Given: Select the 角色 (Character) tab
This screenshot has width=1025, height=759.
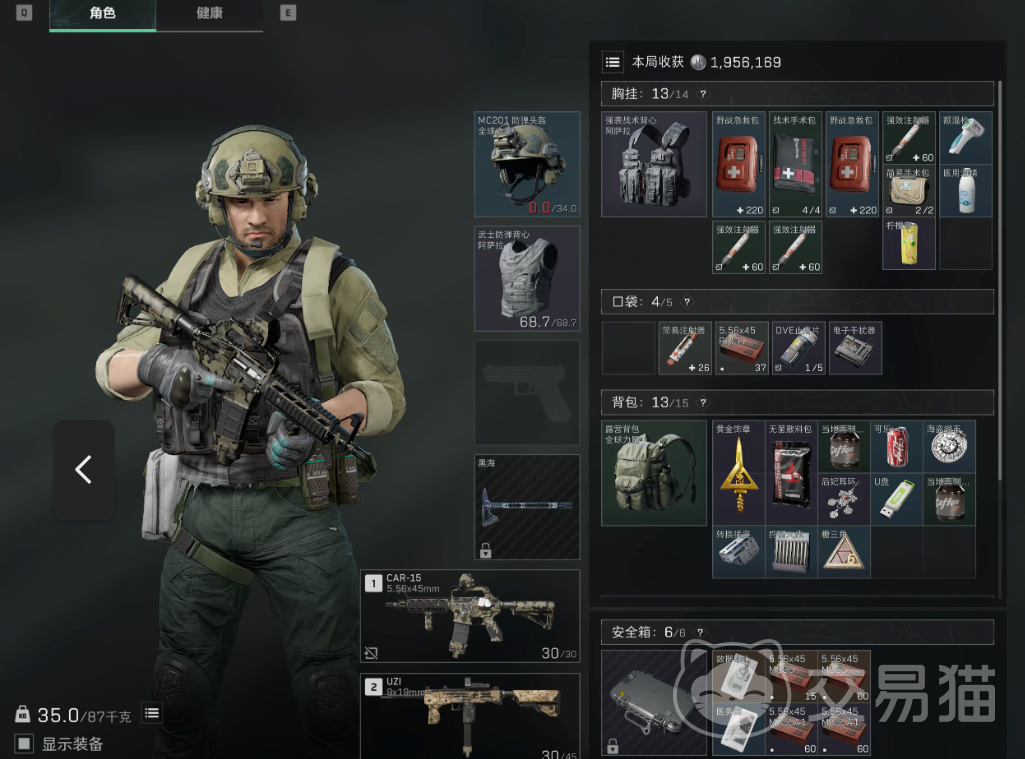Looking at the screenshot, I should (102, 14).
